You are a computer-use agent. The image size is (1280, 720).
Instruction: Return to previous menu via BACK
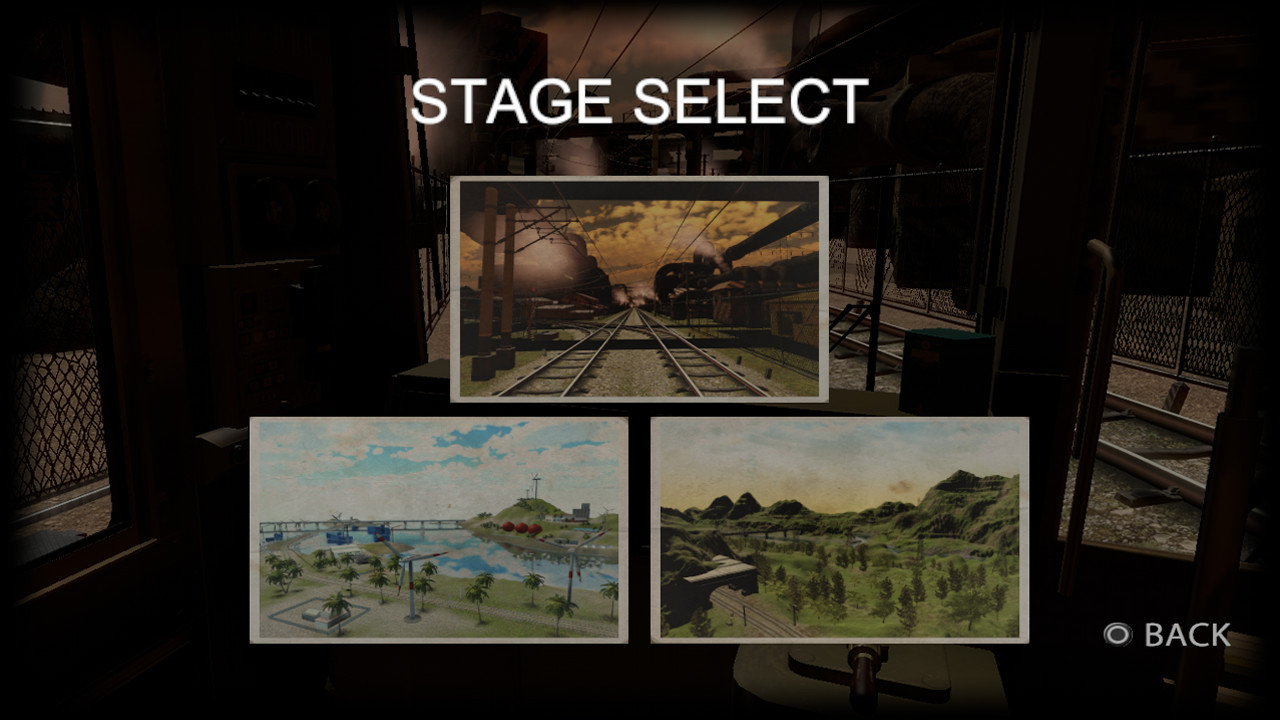click(1185, 633)
